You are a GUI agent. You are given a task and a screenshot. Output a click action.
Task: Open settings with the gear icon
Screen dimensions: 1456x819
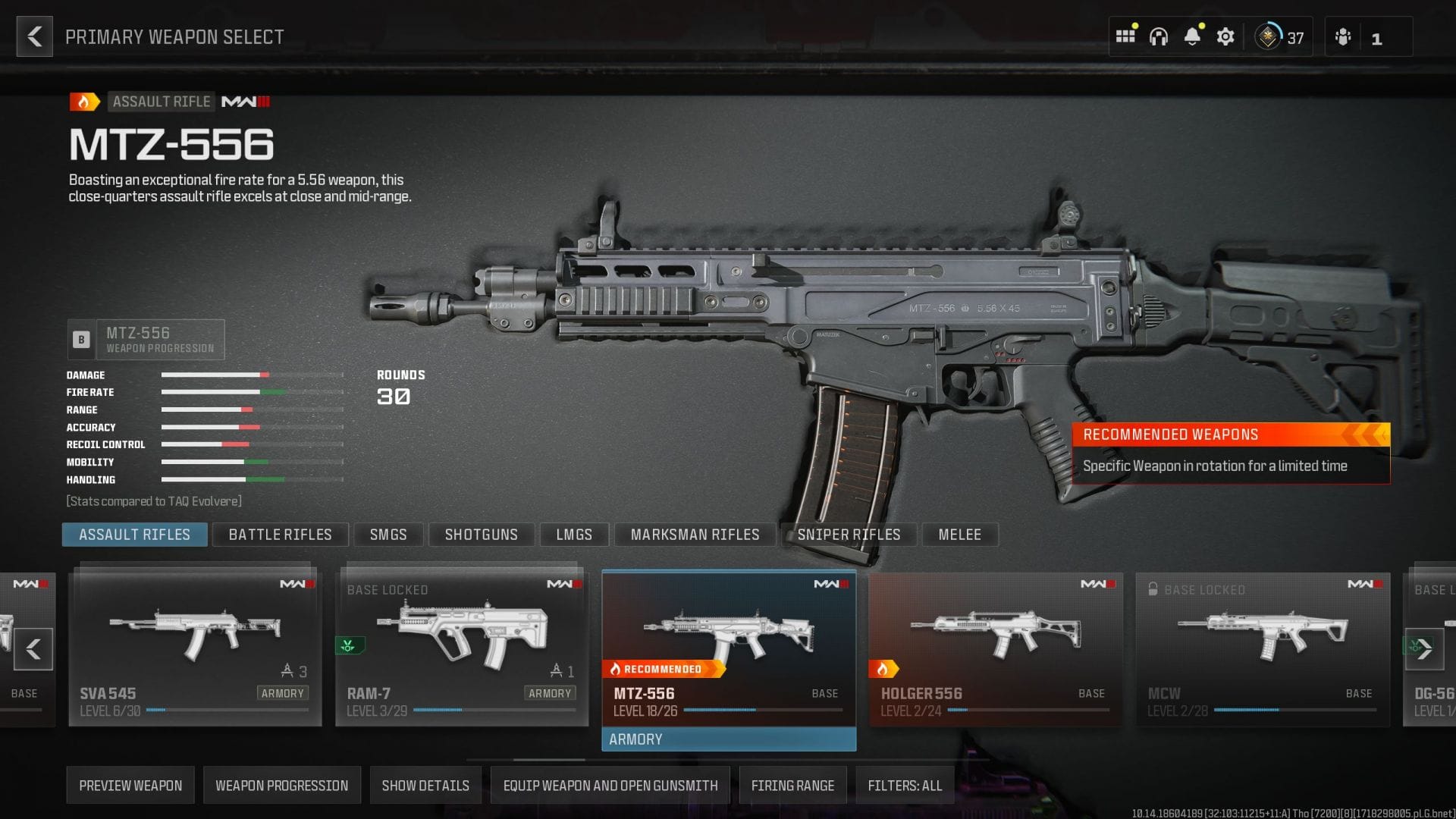click(x=1225, y=36)
